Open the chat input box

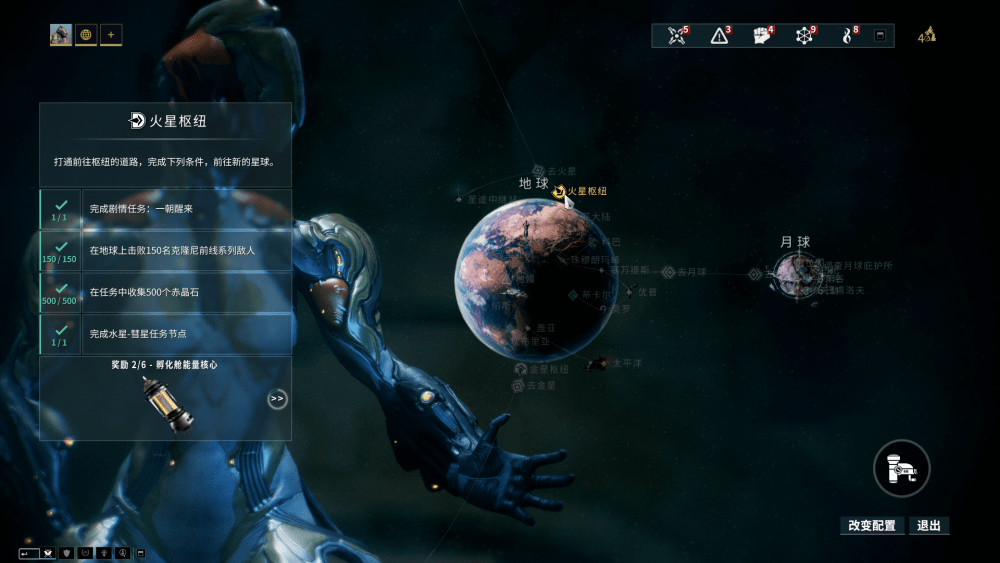point(30,553)
